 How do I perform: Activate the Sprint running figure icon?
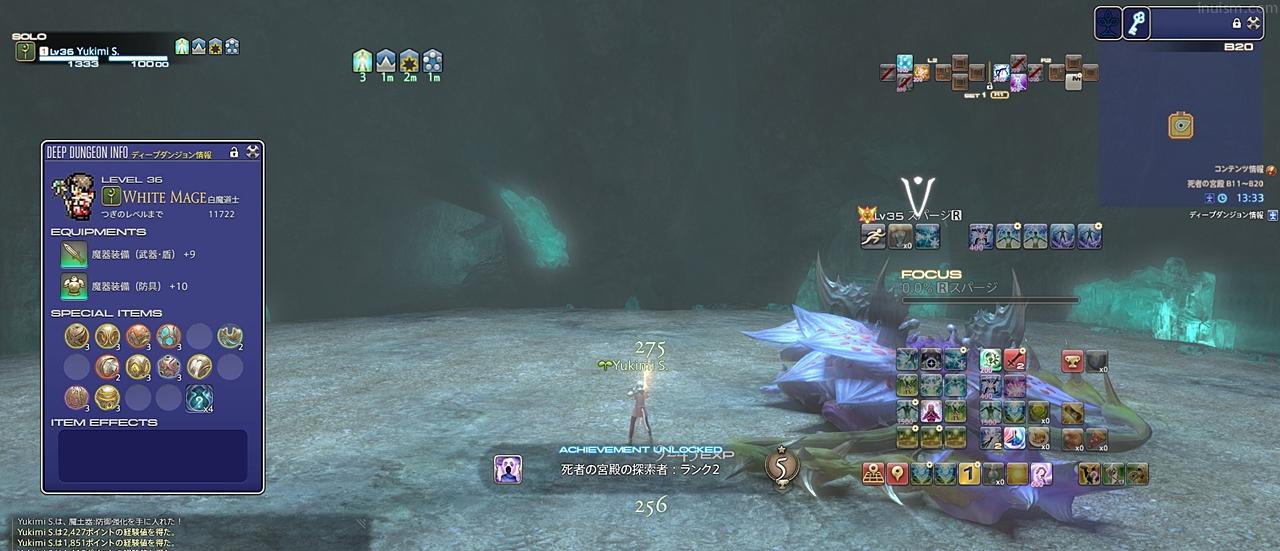tap(873, 237)
